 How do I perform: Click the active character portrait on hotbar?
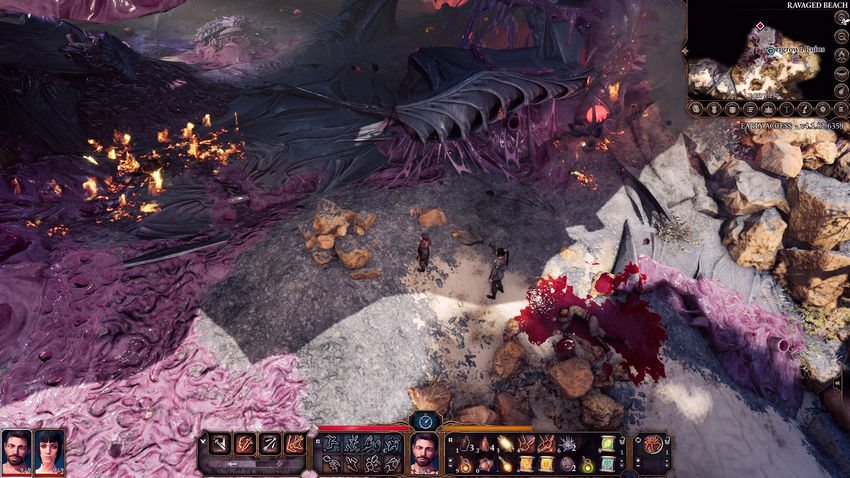pyautogui.click(x=424, y=453)
